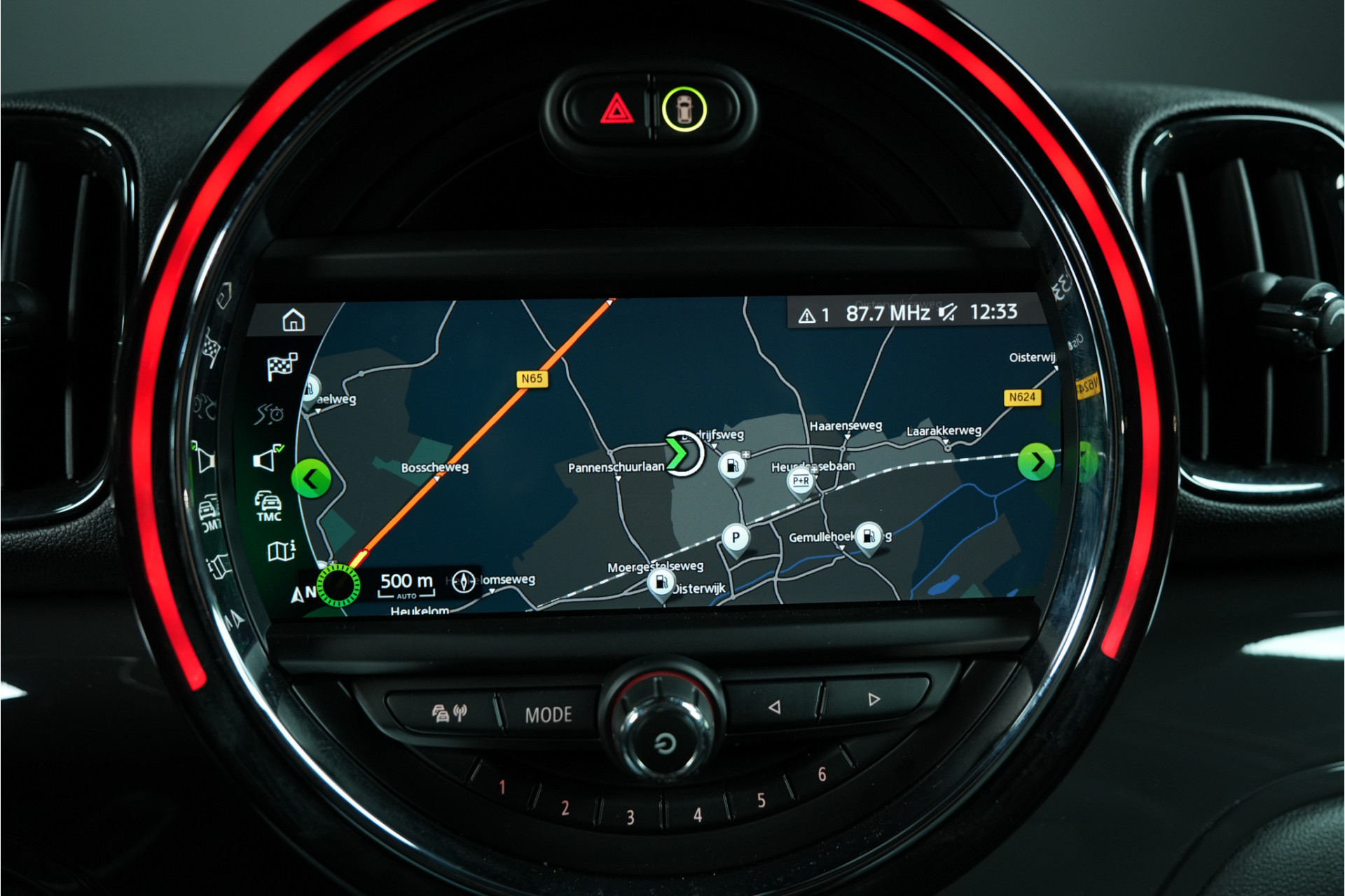Select the checkered flag destination icon
The height and width of the screenshot is (896, 1345).
[282, 366]
